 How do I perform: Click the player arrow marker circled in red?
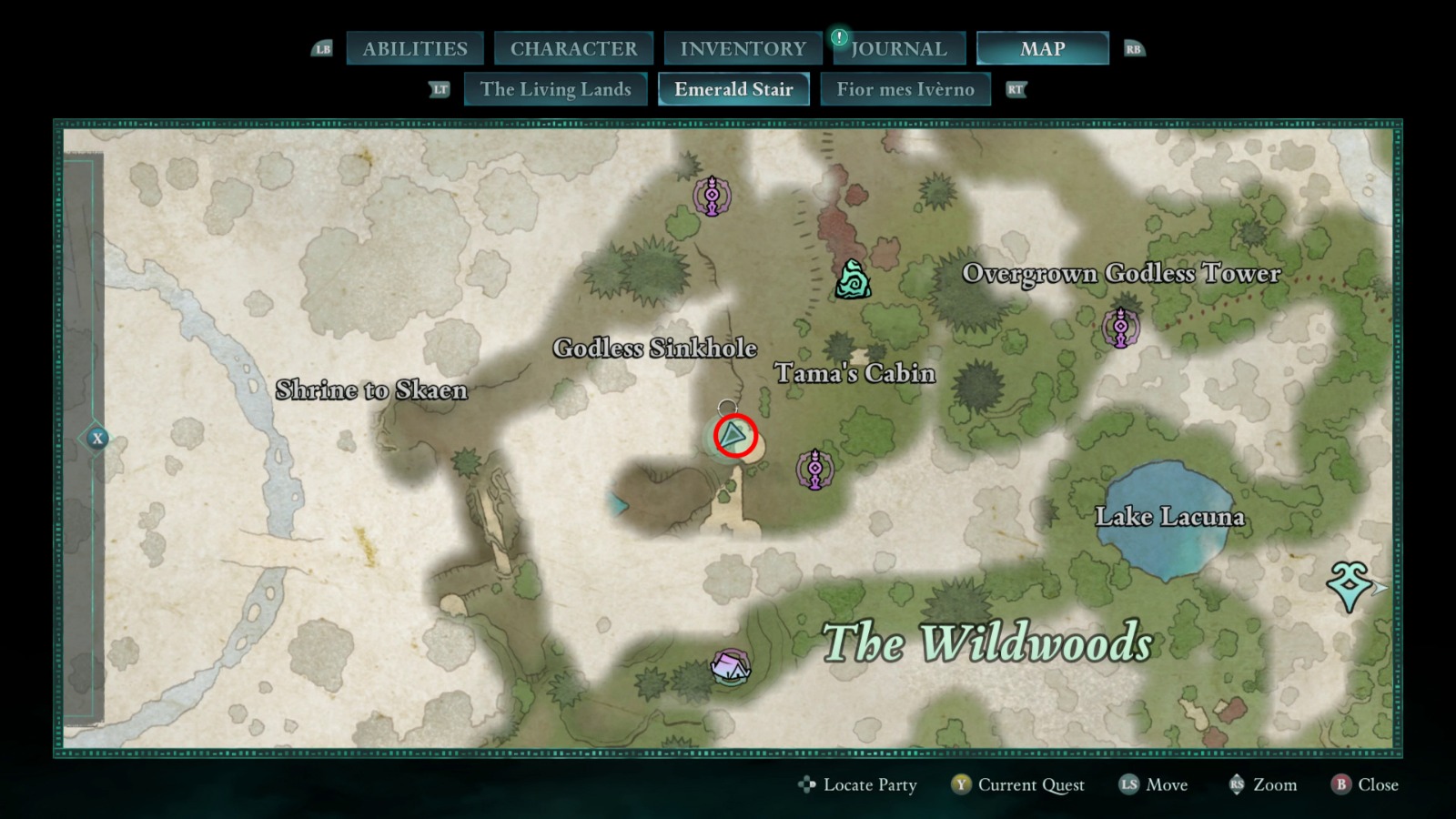[x=734, y=436]
